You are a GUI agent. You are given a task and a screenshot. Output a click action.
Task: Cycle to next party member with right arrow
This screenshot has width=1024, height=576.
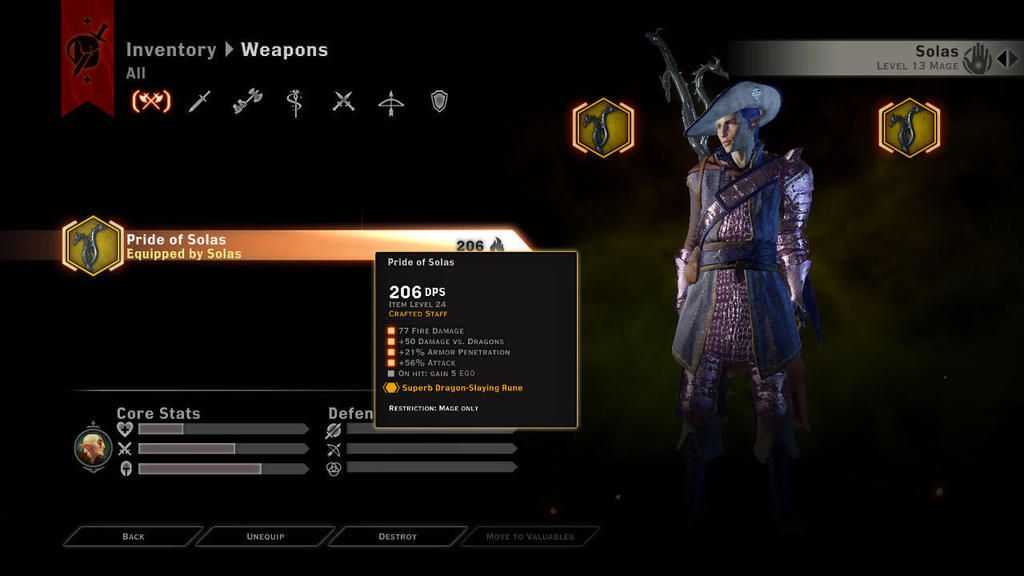coord(1014,58)
